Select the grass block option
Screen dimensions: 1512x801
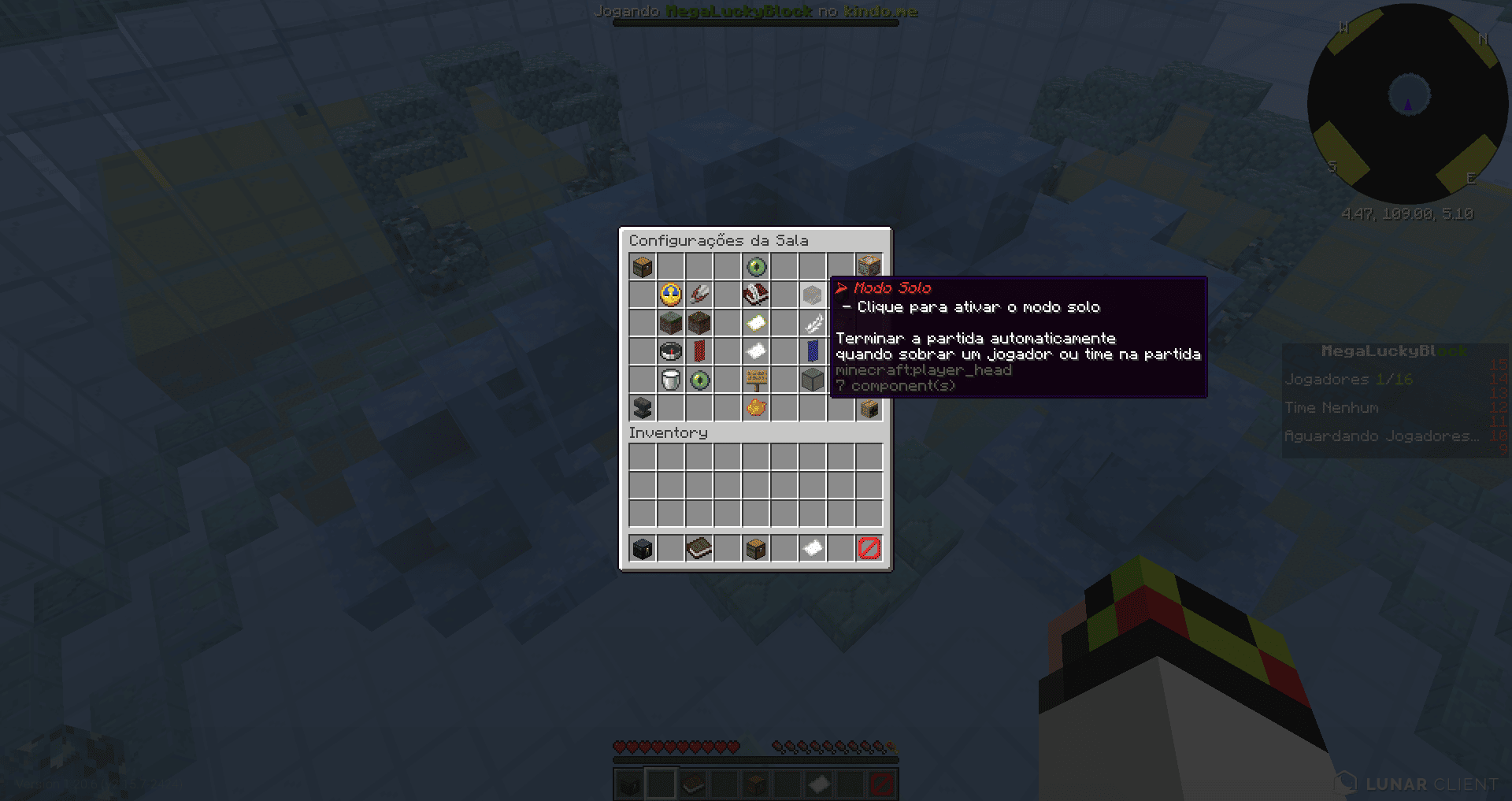[x=671, y=324]
